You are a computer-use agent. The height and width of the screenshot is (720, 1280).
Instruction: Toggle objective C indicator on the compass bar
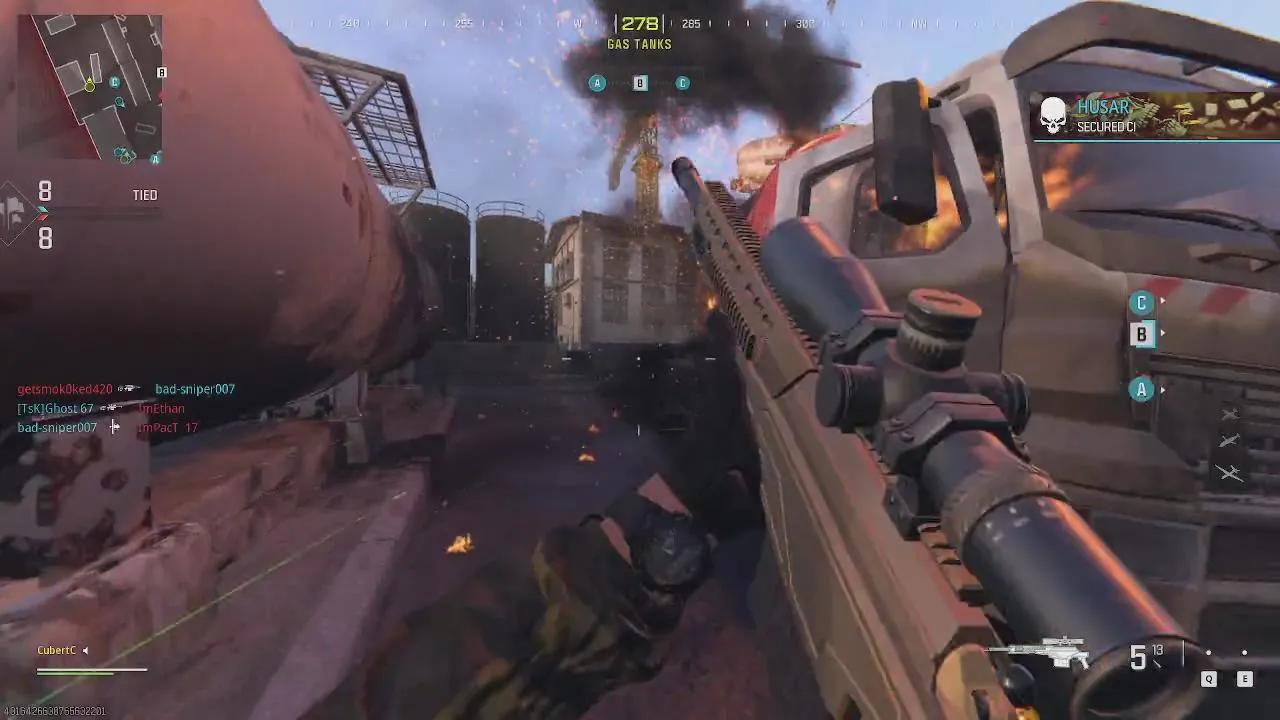tap(682, 83)
